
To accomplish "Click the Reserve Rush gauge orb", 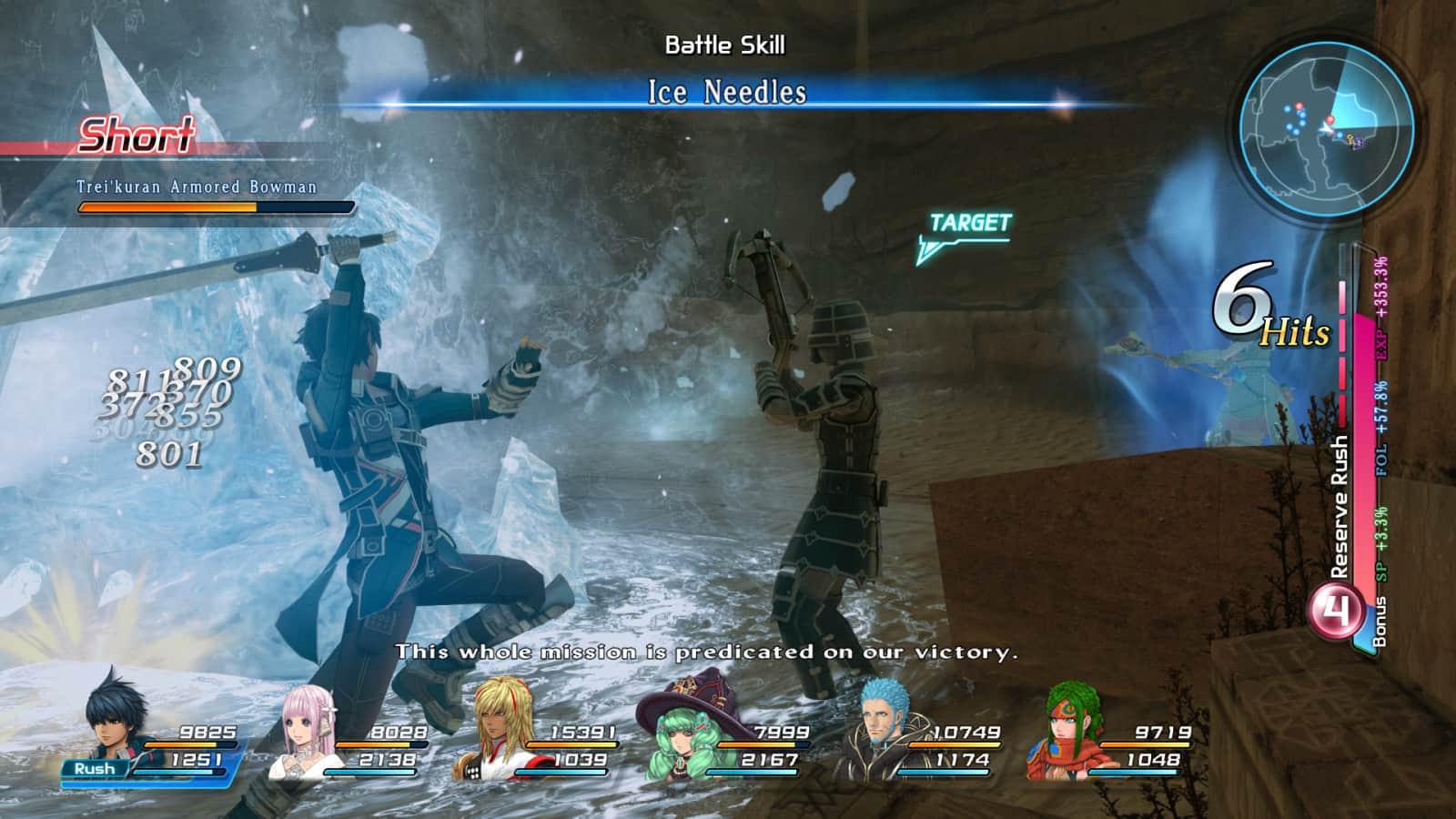I will tap(1337, 611).
